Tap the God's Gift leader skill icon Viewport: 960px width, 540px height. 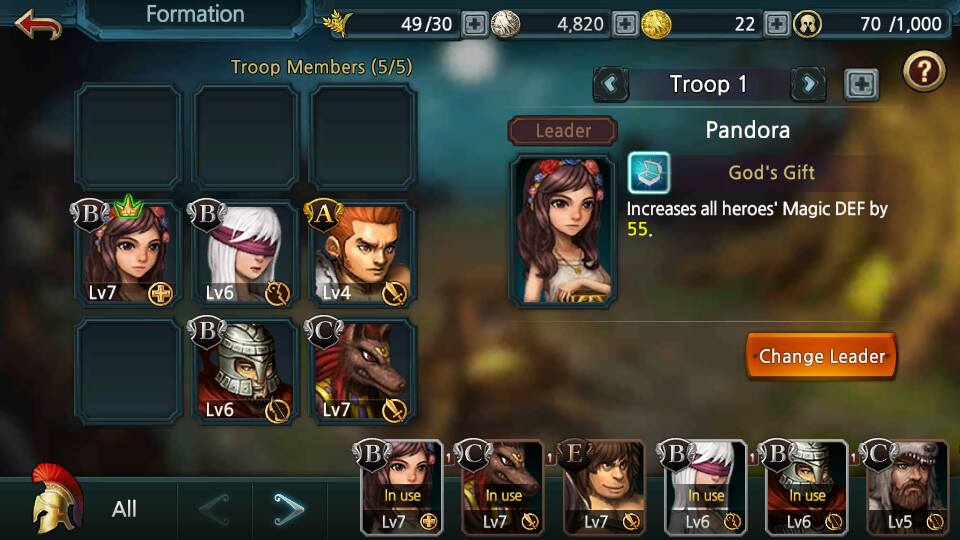pyautogui.click(x=649, y=173)
